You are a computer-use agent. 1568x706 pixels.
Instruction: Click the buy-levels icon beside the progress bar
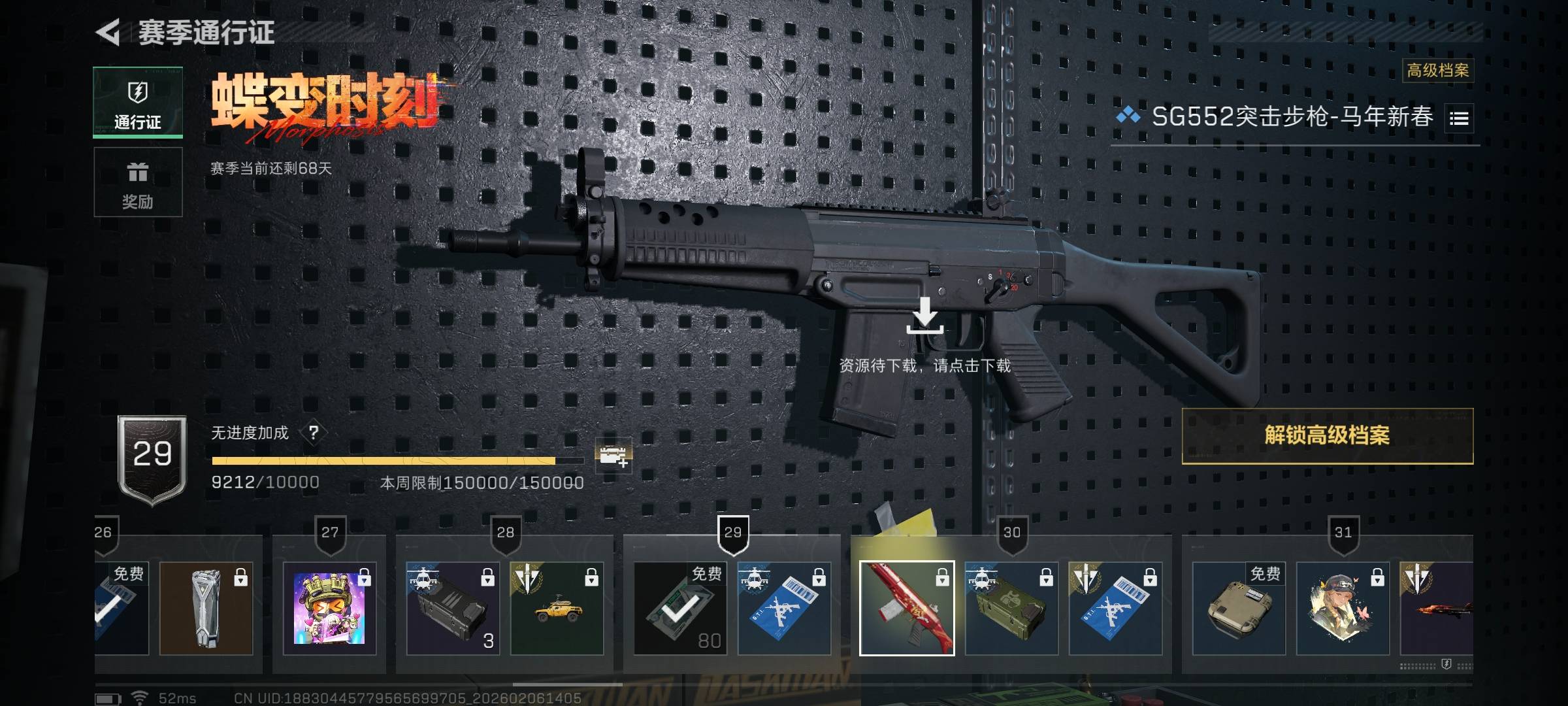[613, 456]
